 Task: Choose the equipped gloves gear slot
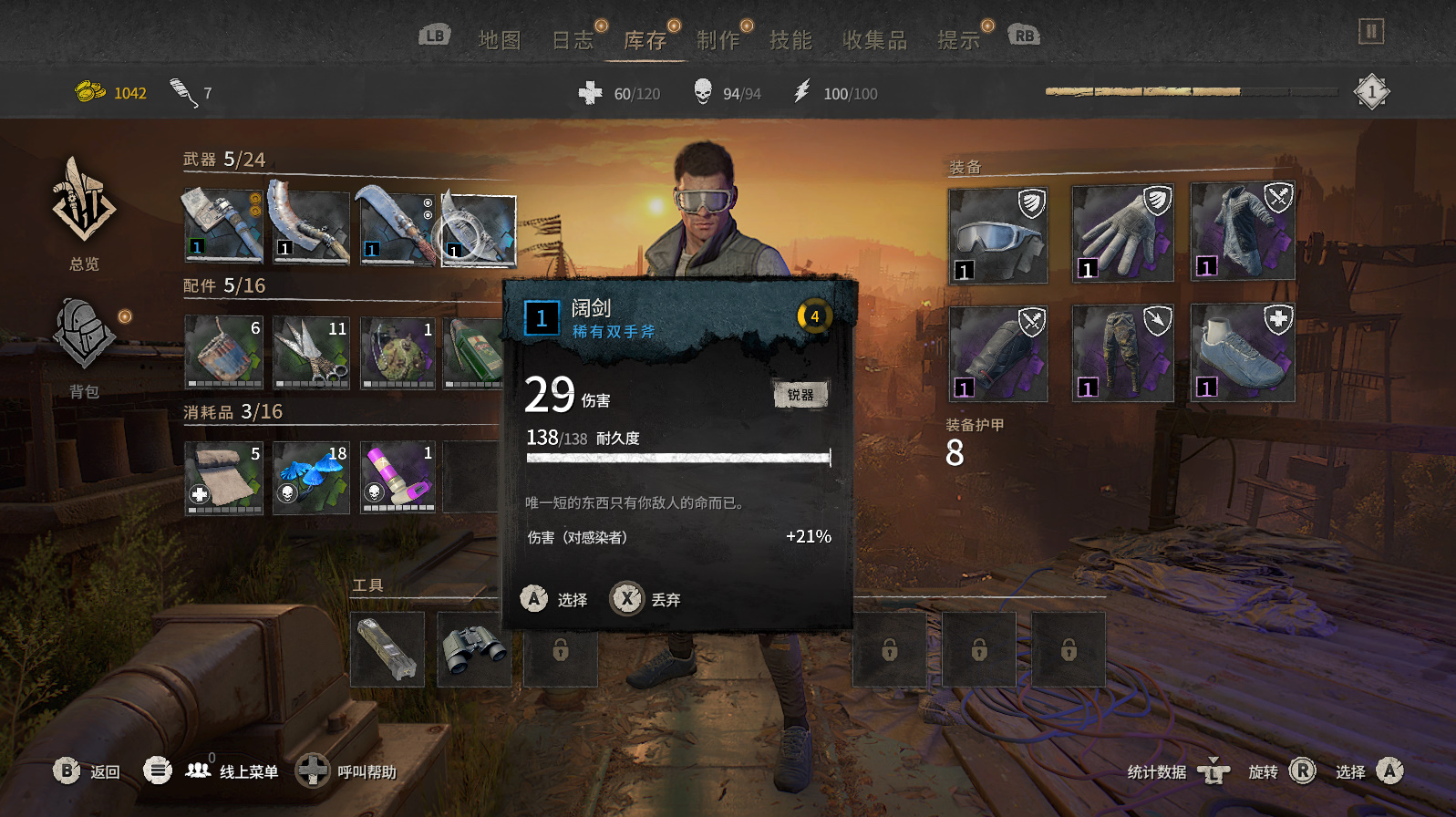[1121, 233]
